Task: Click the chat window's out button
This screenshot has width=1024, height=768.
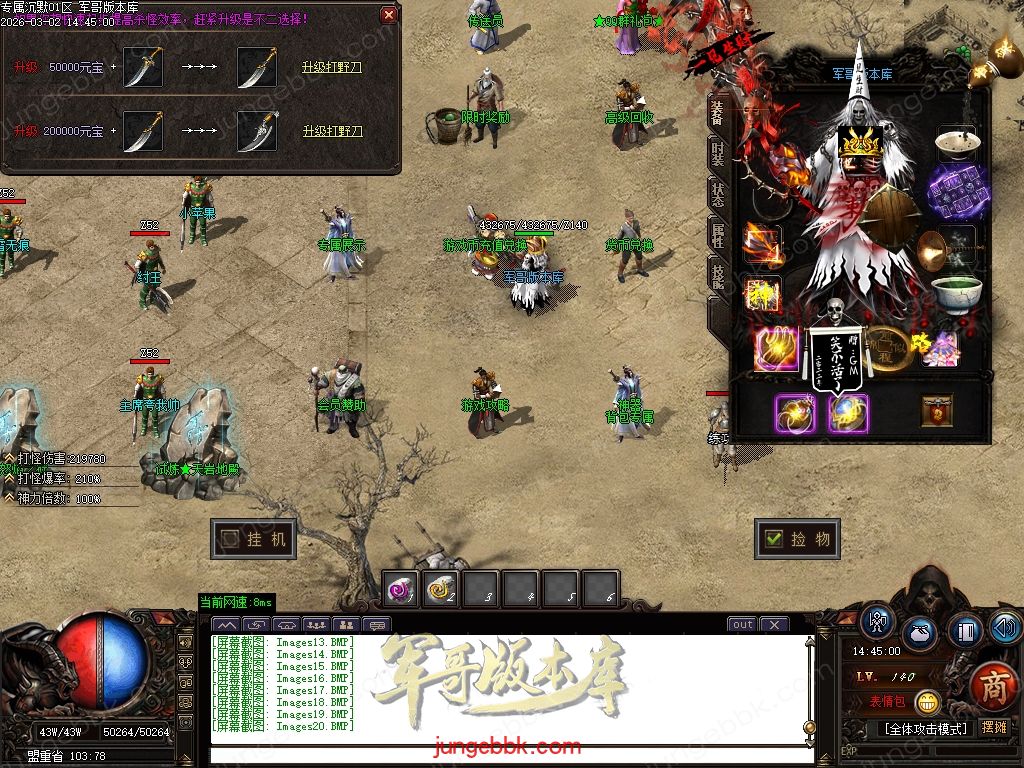Action: (x=742, y=625)
